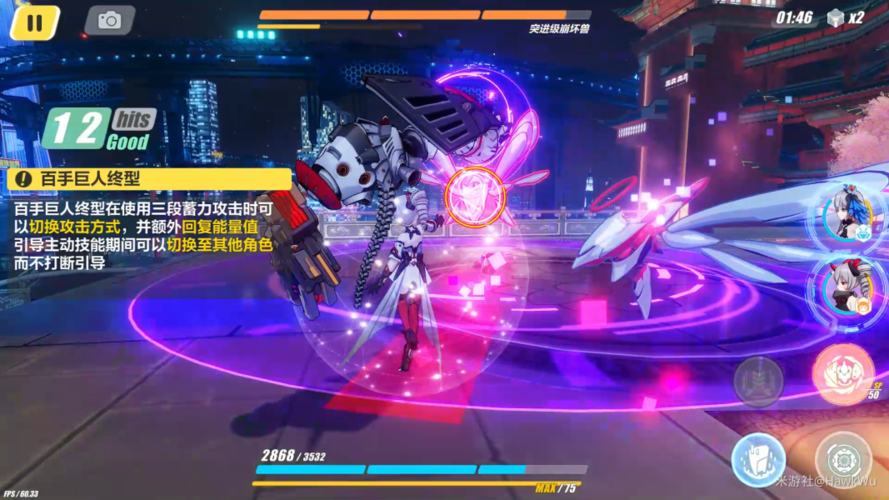Tap the blue evade button
889x500 pixels.
757,458
